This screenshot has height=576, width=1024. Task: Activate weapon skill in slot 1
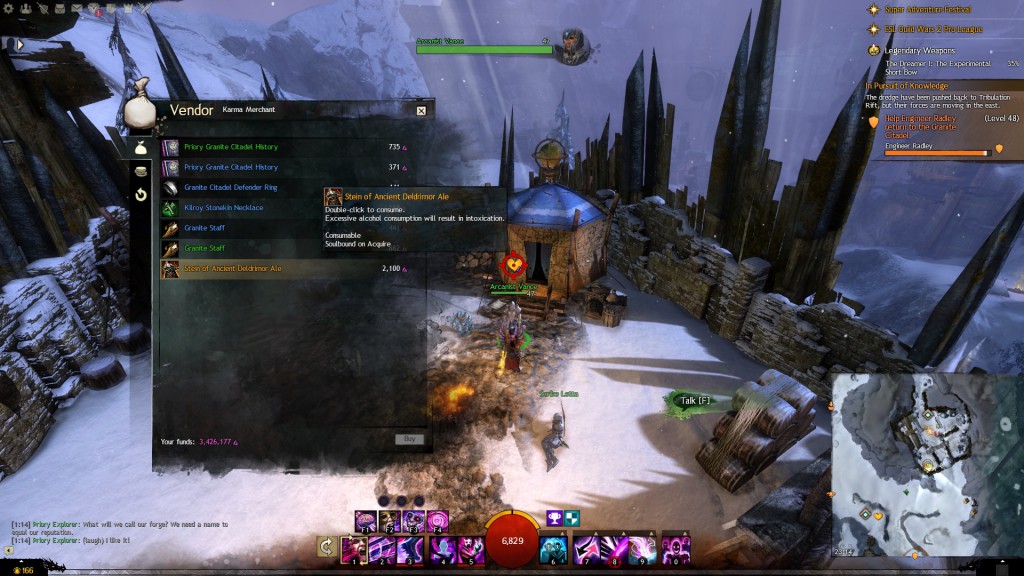pos(354,549)
